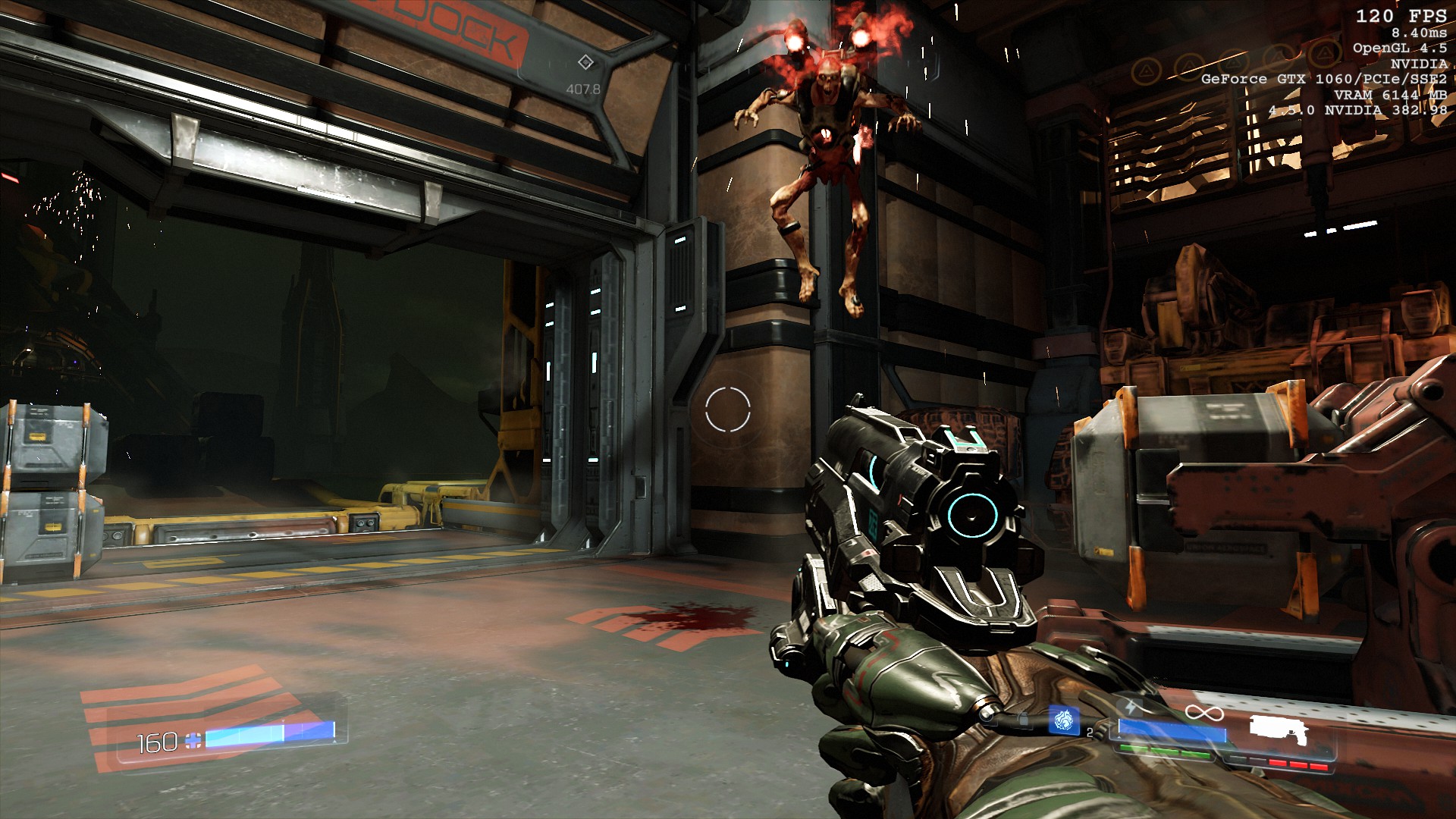Select the pistol weapon silhouette icon

click(x=1280, y=730)
